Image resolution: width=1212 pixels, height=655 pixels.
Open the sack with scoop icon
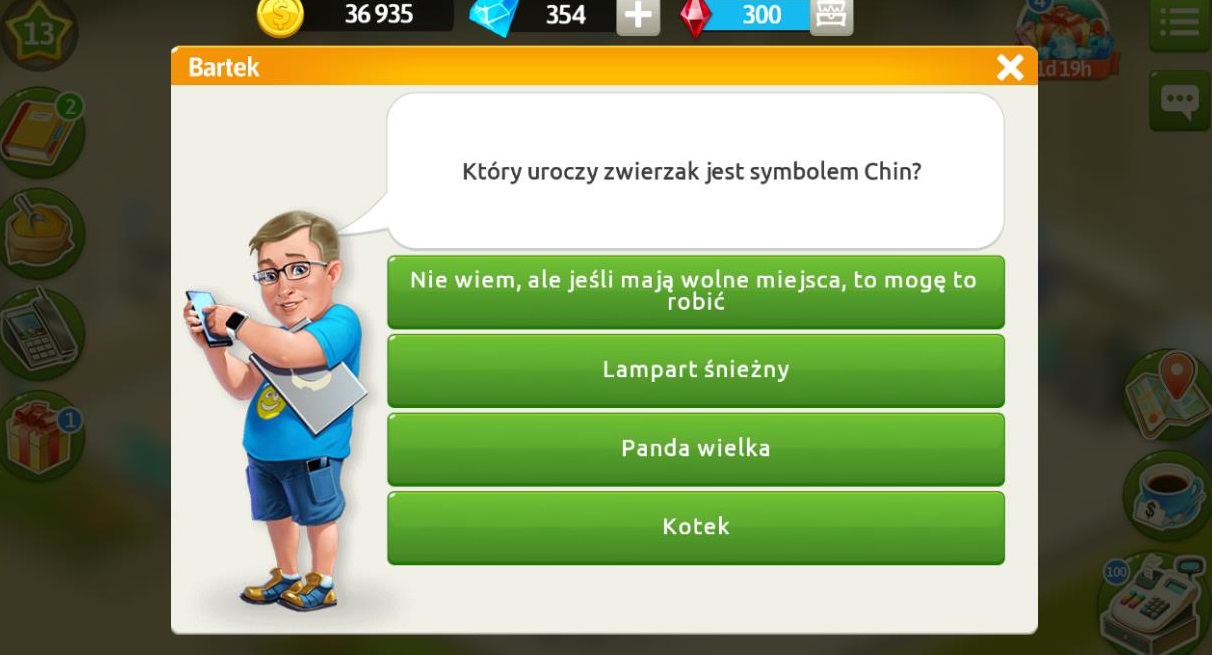point(40,233)
